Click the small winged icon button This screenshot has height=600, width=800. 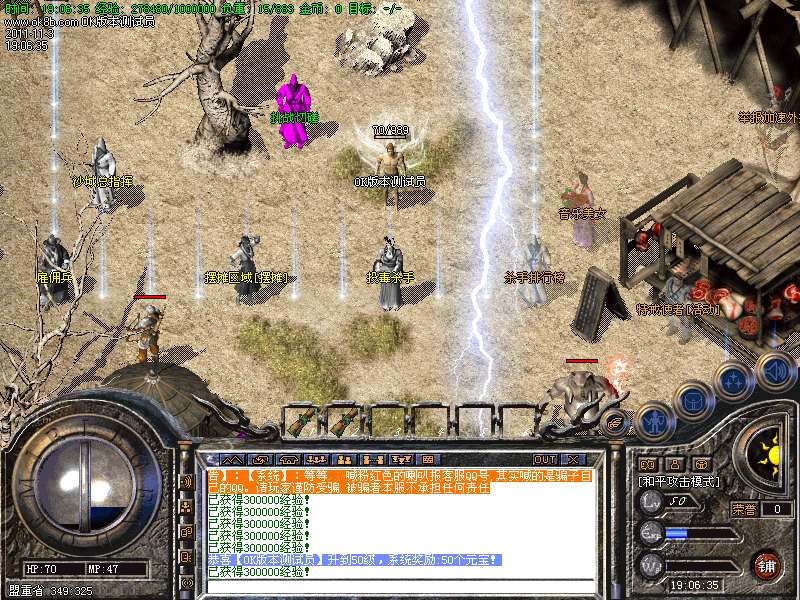click(617, 423)
